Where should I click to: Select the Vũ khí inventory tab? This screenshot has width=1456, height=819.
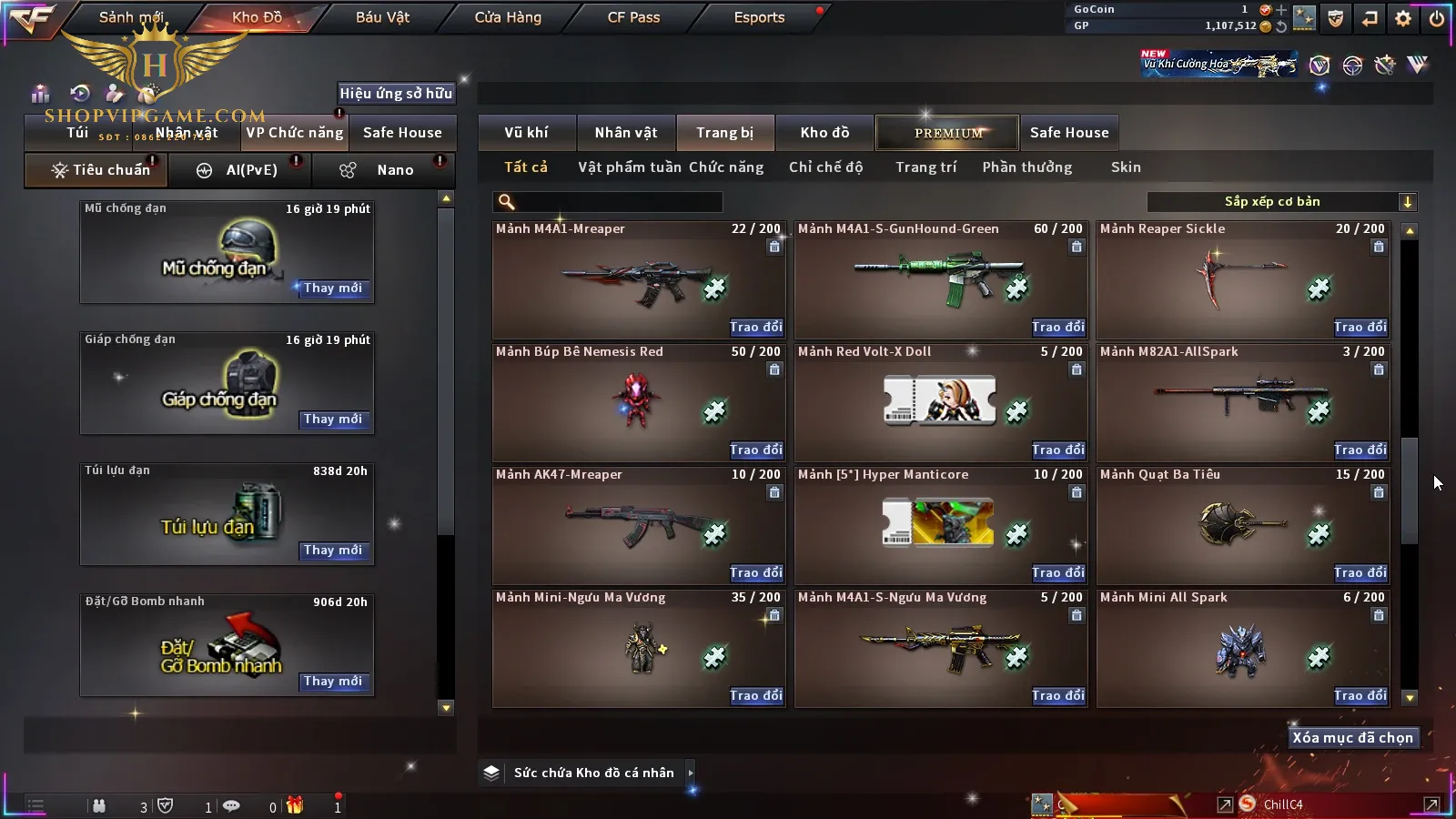pyautogui.click(x=526, y=133)
